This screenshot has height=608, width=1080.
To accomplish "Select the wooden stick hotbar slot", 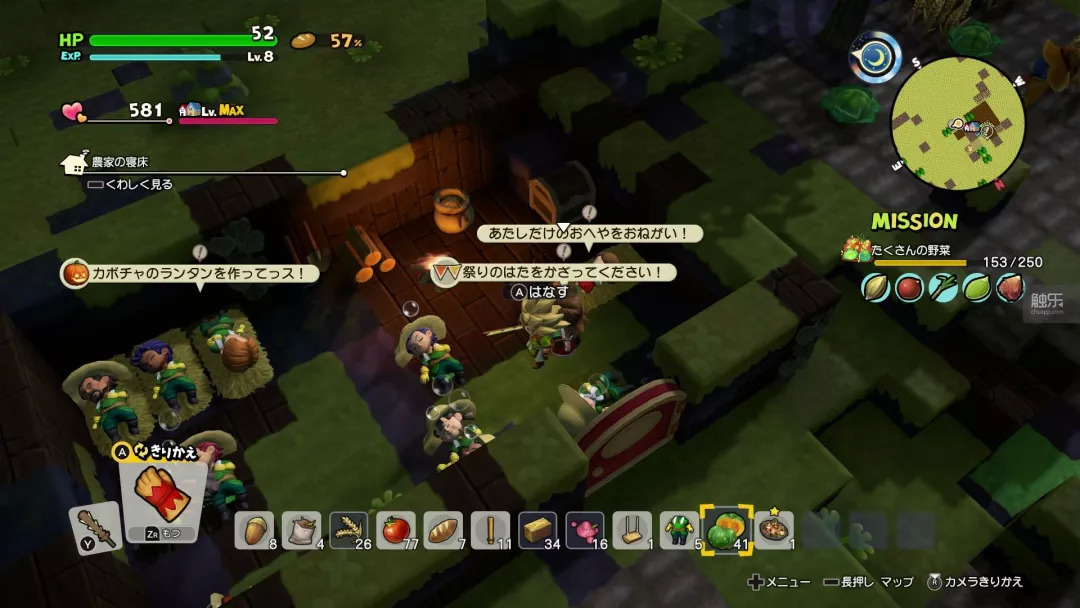I will click(491, 530).
